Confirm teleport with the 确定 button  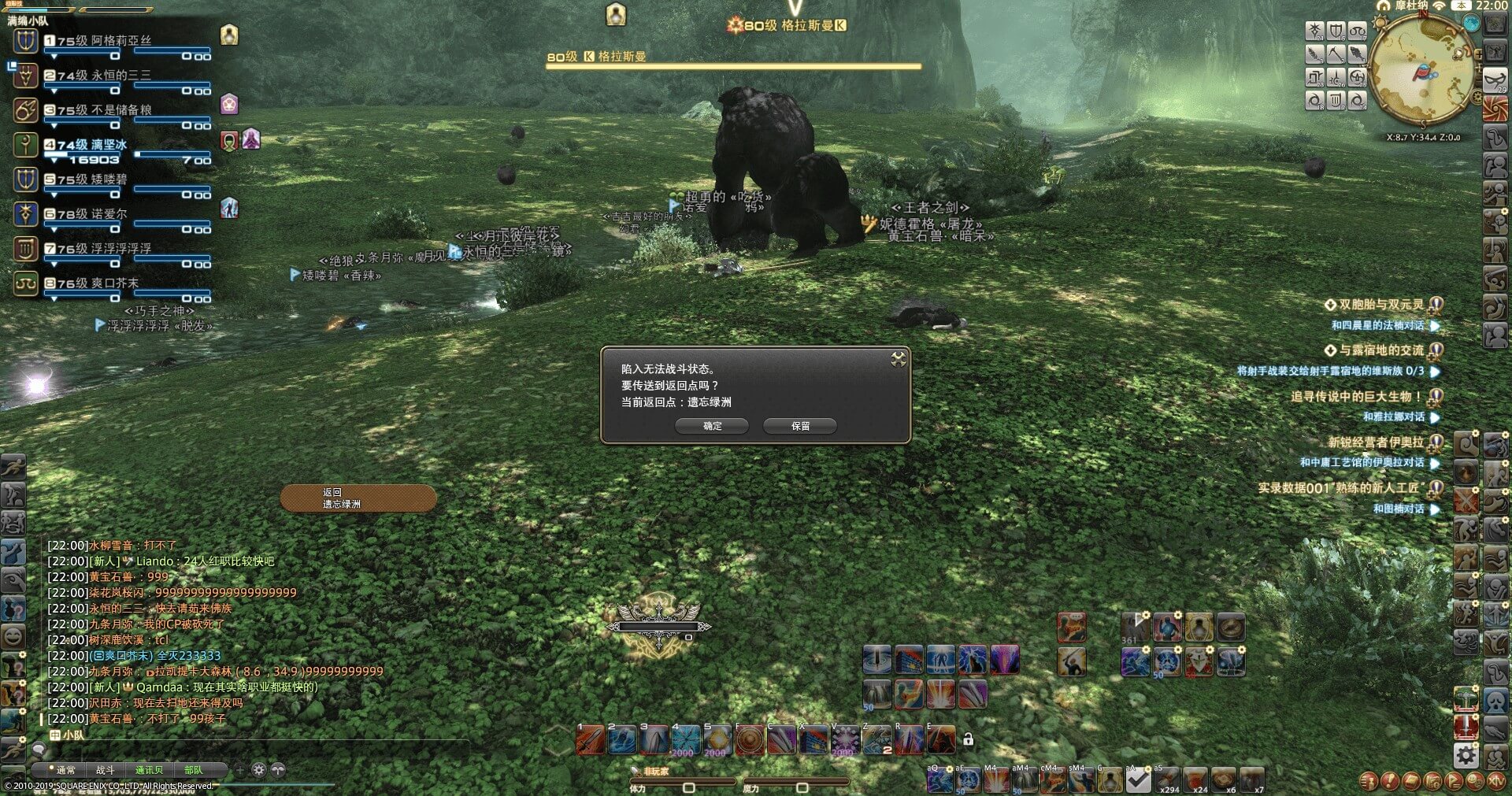coord(712,426)
